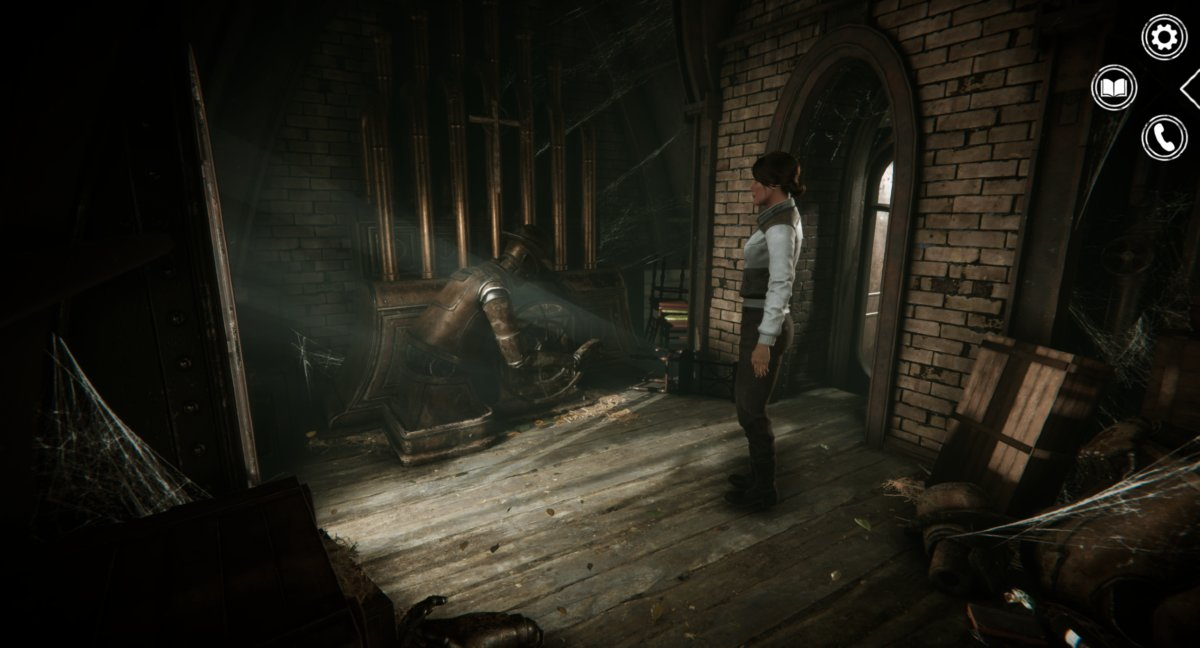The image size is (1200, 648).
Task: Open the settings gear icon
Action: 1164,37
